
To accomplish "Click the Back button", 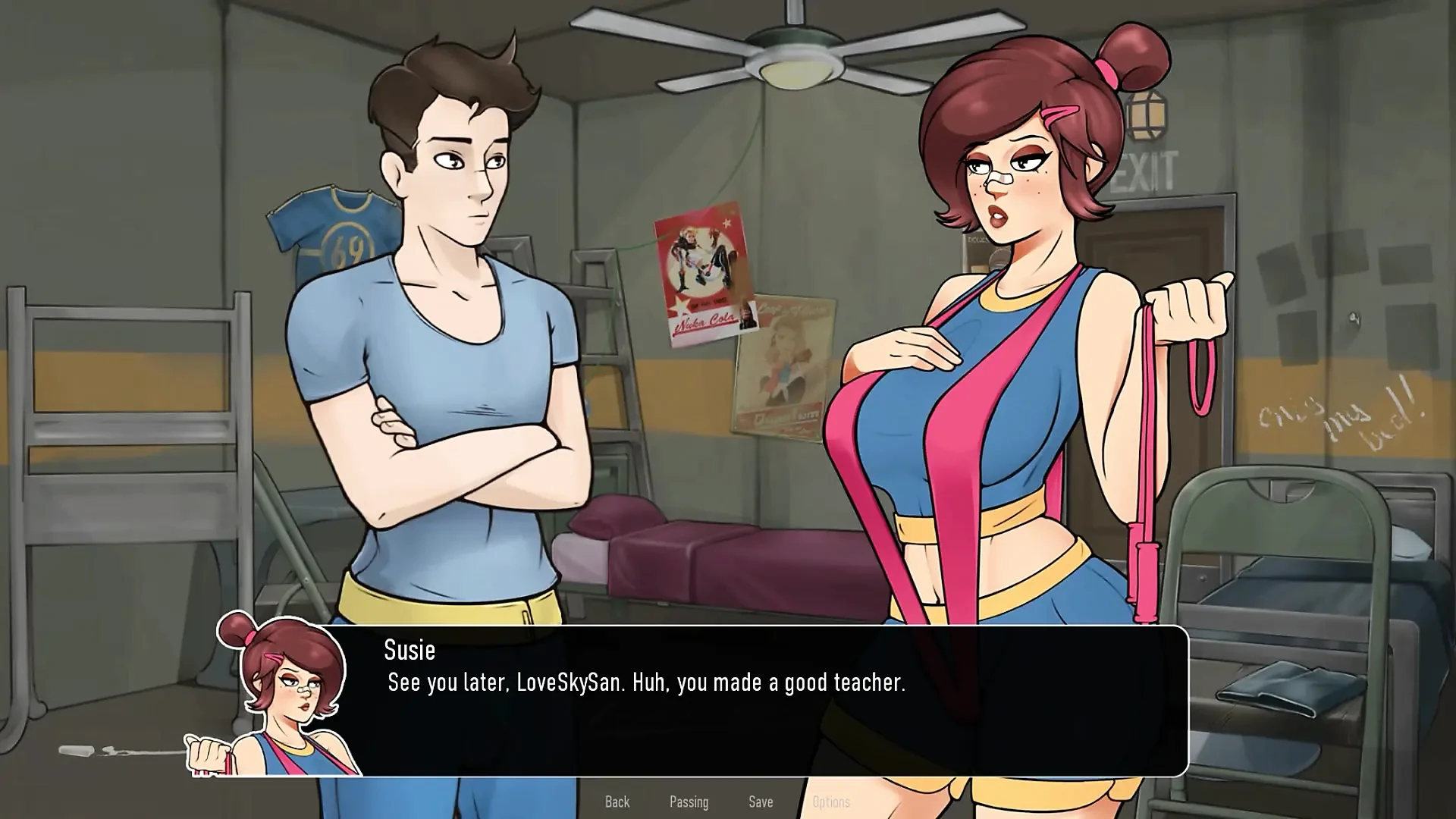I will point(617,802).
